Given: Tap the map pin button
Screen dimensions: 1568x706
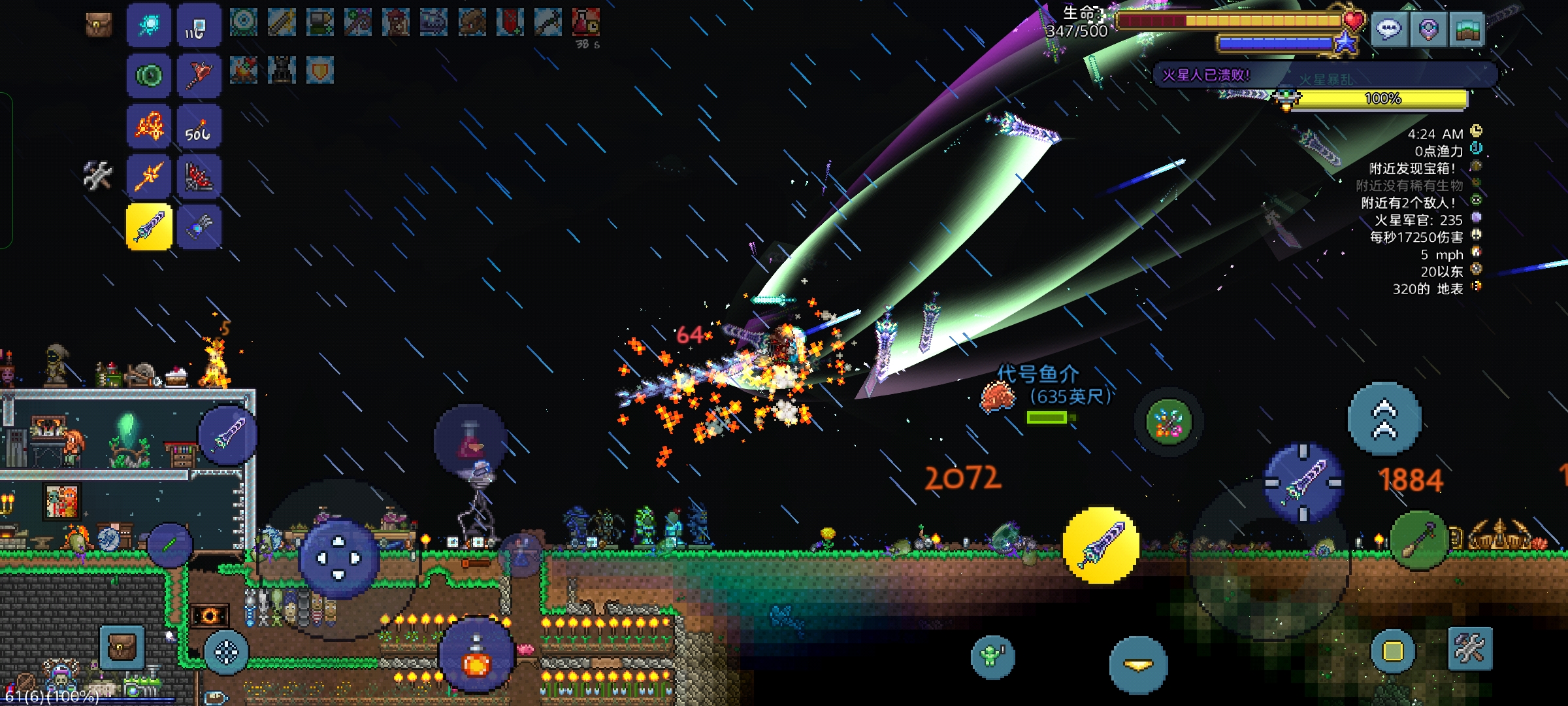Looking at the screenshot, I should coord(1428,29).
